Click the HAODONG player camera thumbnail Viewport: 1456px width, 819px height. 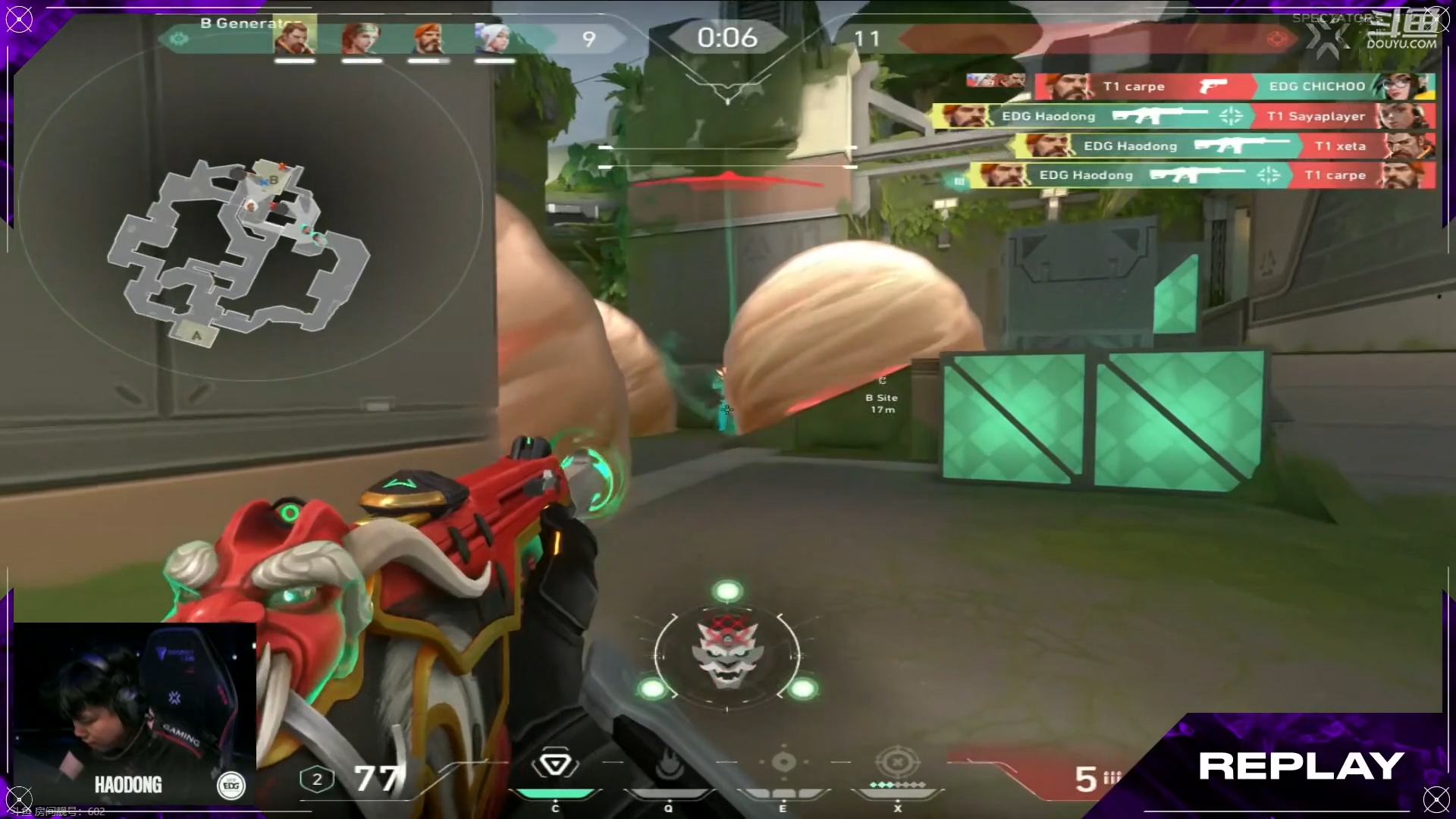point(135,713)
